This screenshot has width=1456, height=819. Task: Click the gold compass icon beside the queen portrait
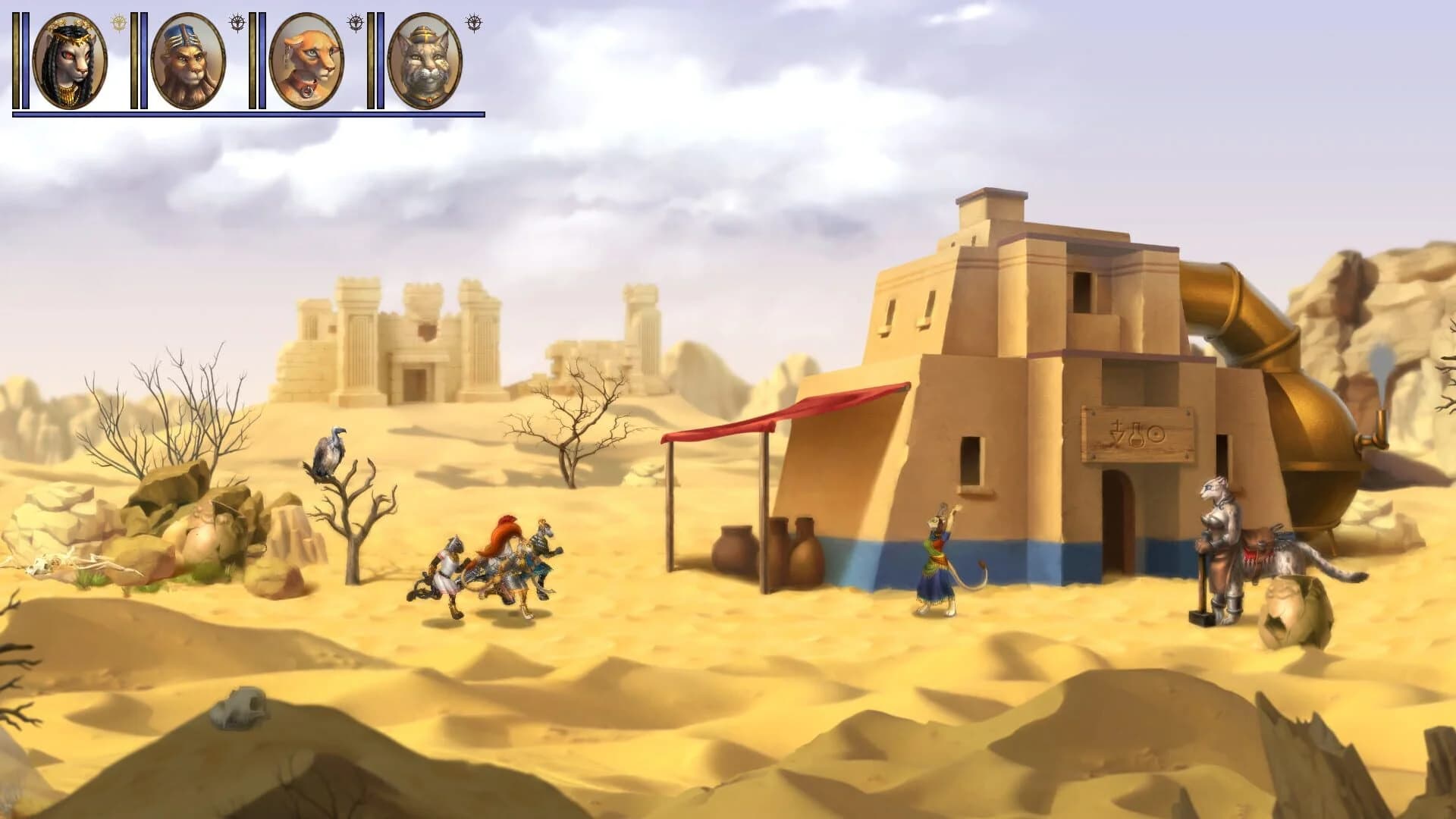[x=118, y=23]
